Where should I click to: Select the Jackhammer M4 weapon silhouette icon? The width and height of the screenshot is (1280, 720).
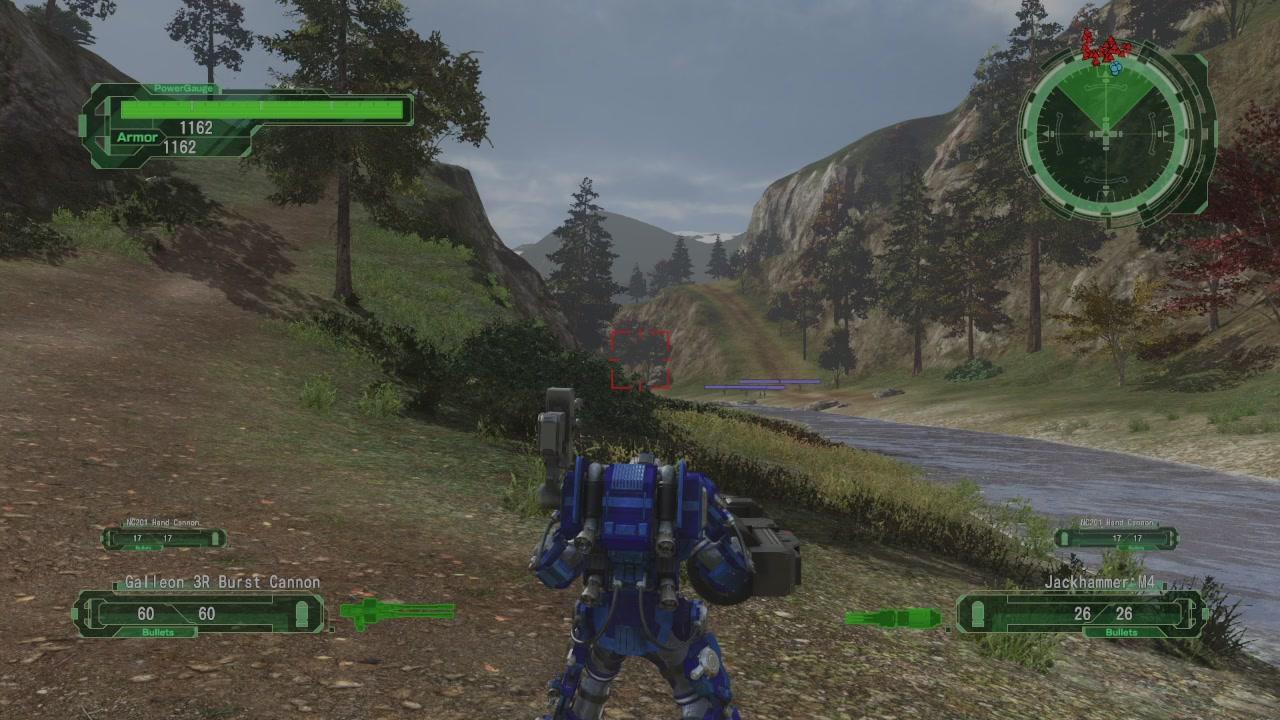tap(893, 617)
